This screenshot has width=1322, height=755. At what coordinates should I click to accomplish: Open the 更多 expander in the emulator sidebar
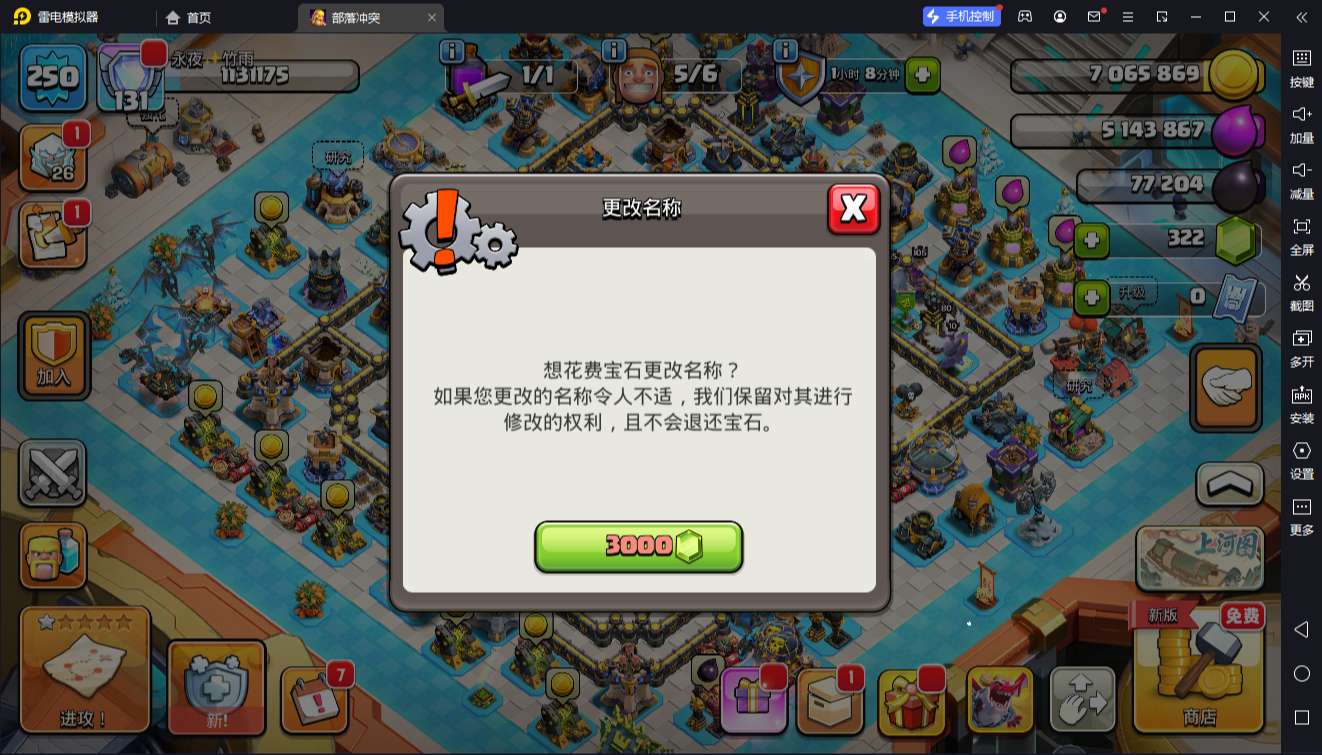pyautogui.click(x=1301, y=514)
